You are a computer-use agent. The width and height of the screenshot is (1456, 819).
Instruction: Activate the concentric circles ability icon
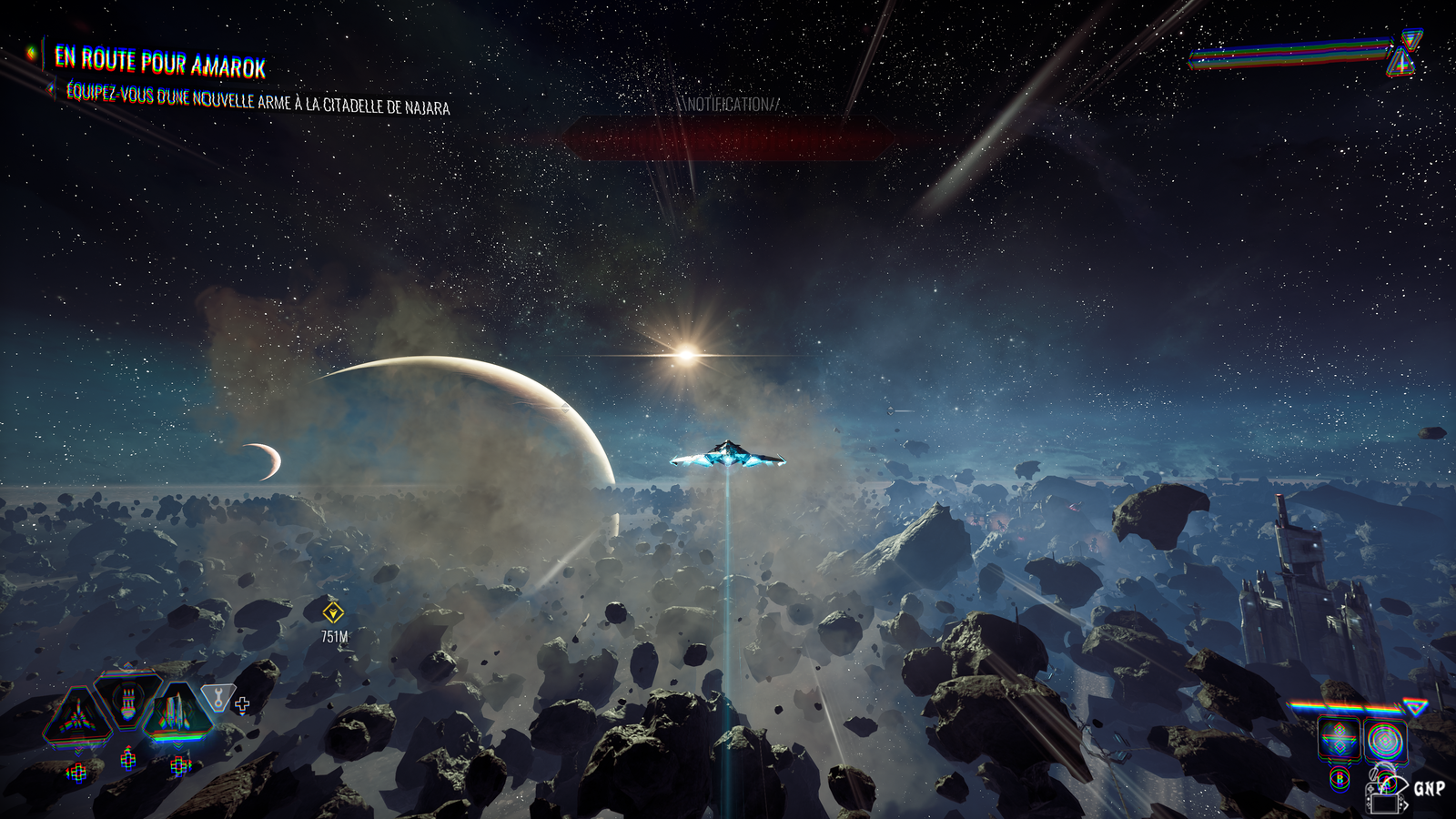pos(1385,741)
